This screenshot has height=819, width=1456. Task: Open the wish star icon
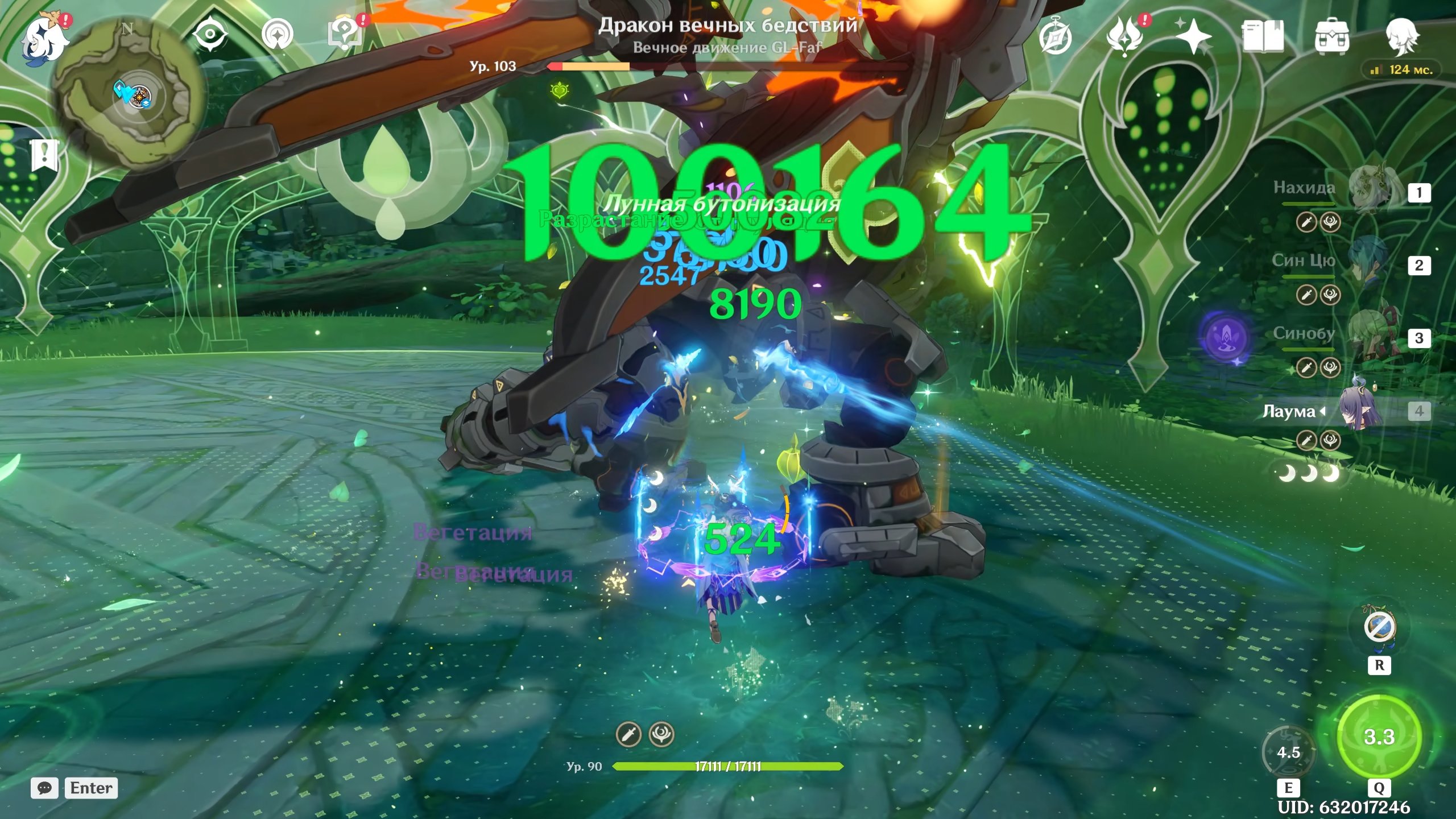pyautogui.click(x=1193, y=36)
